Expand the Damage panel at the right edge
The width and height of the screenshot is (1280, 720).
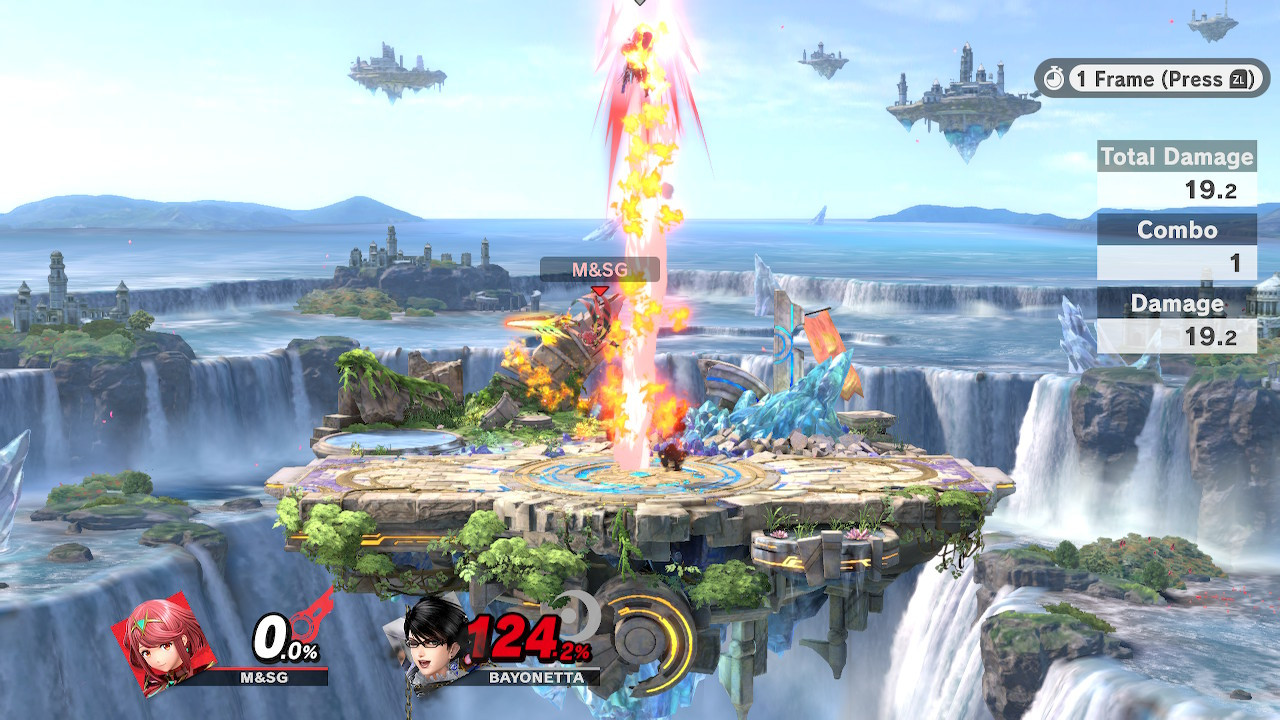[1176, 303]
